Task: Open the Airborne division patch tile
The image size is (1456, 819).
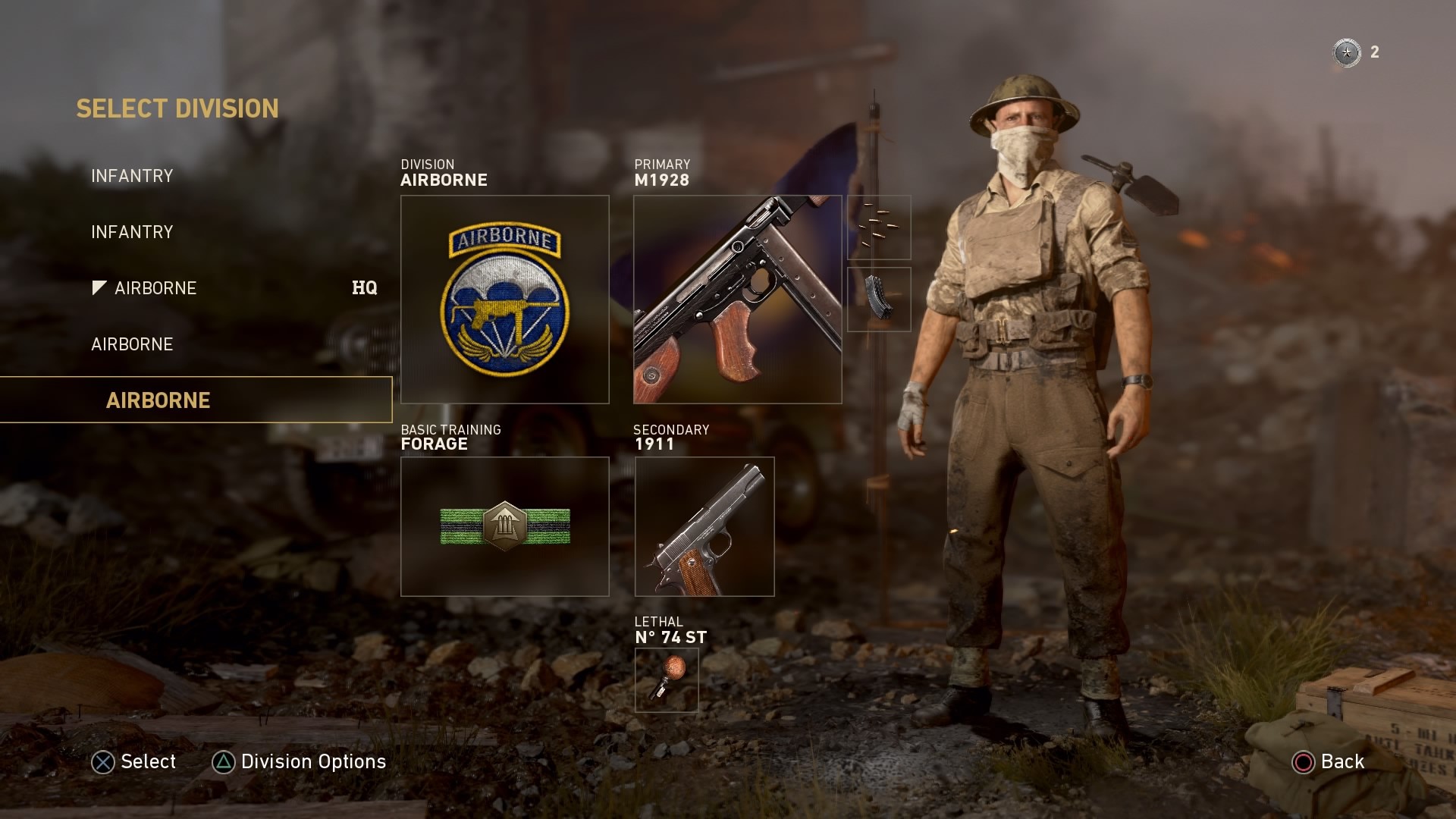Action: point(504,300)
